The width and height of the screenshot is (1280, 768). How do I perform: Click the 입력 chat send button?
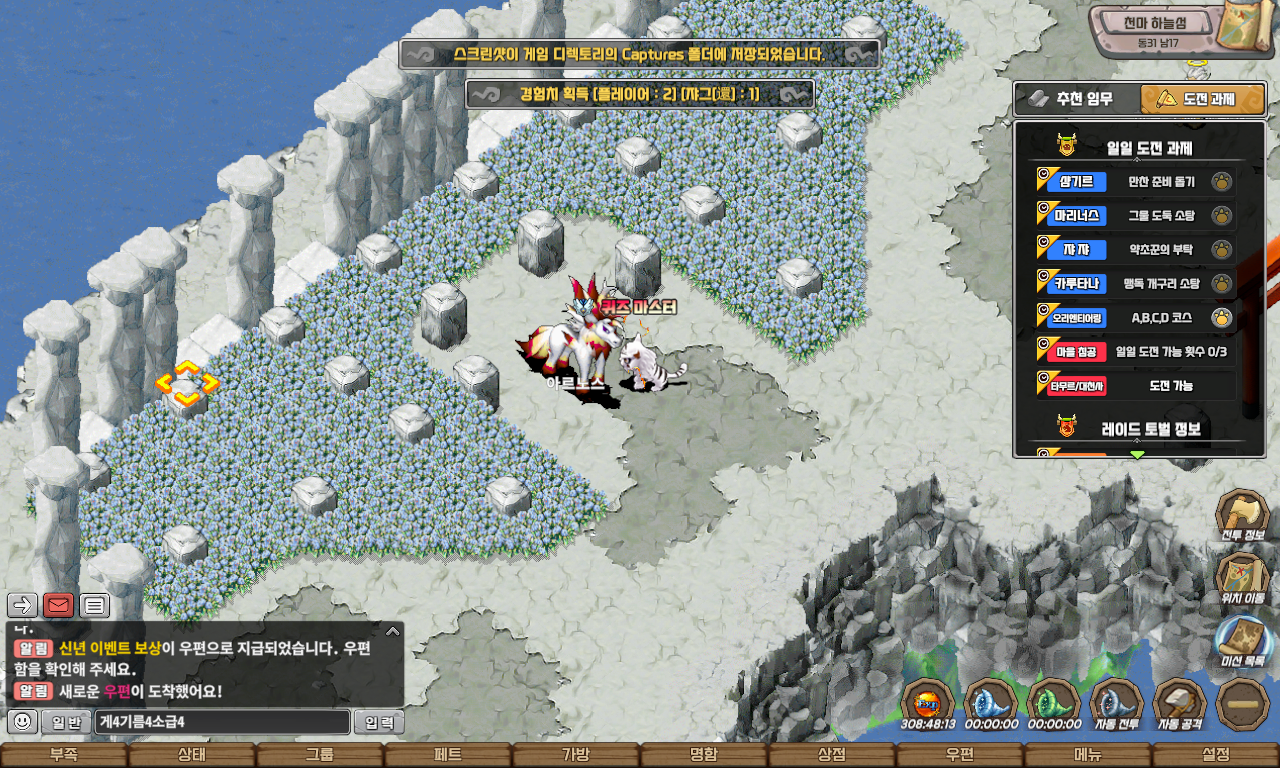pos(380,722)
